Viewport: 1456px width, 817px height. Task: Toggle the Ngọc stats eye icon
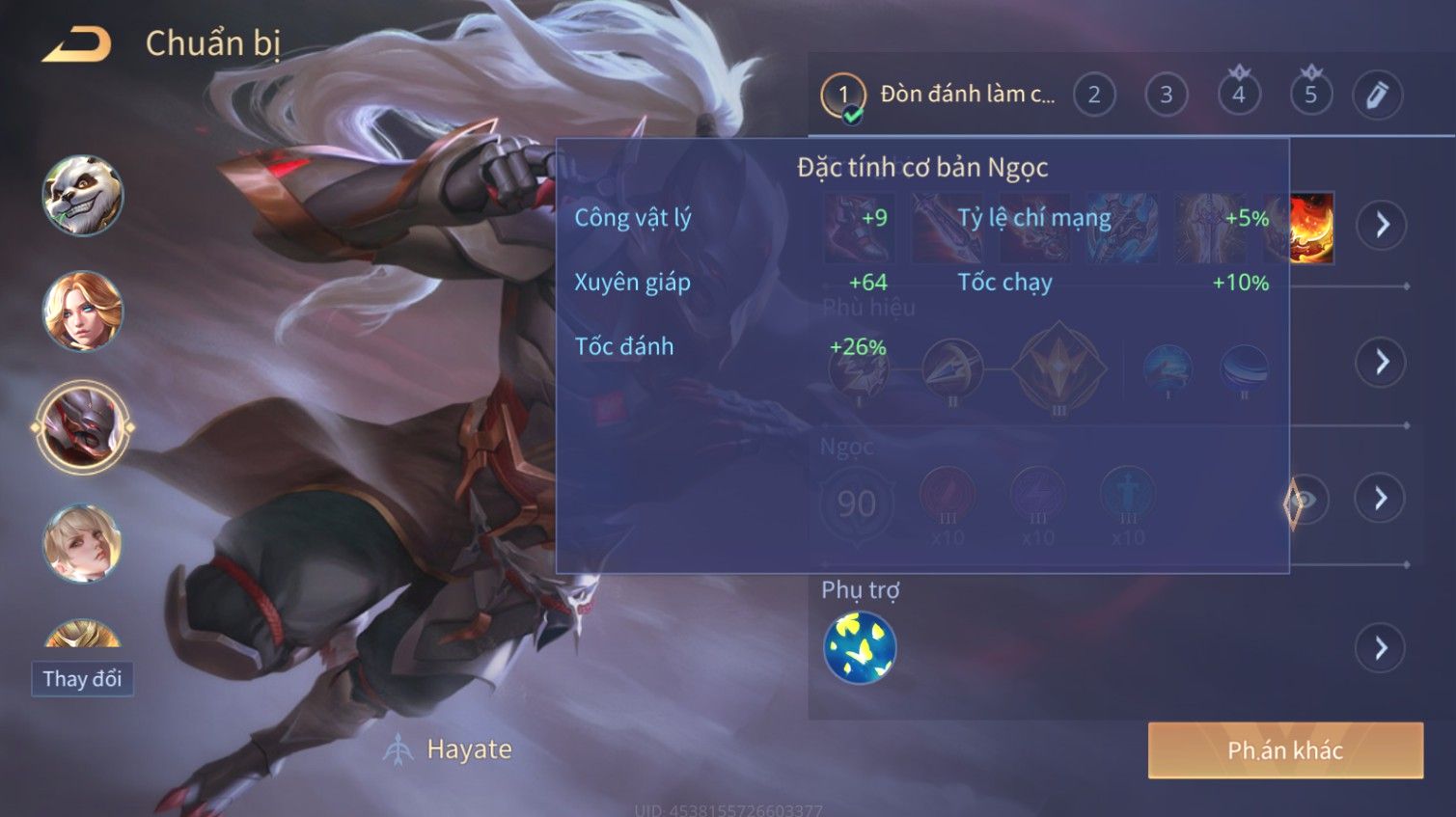1305,501
